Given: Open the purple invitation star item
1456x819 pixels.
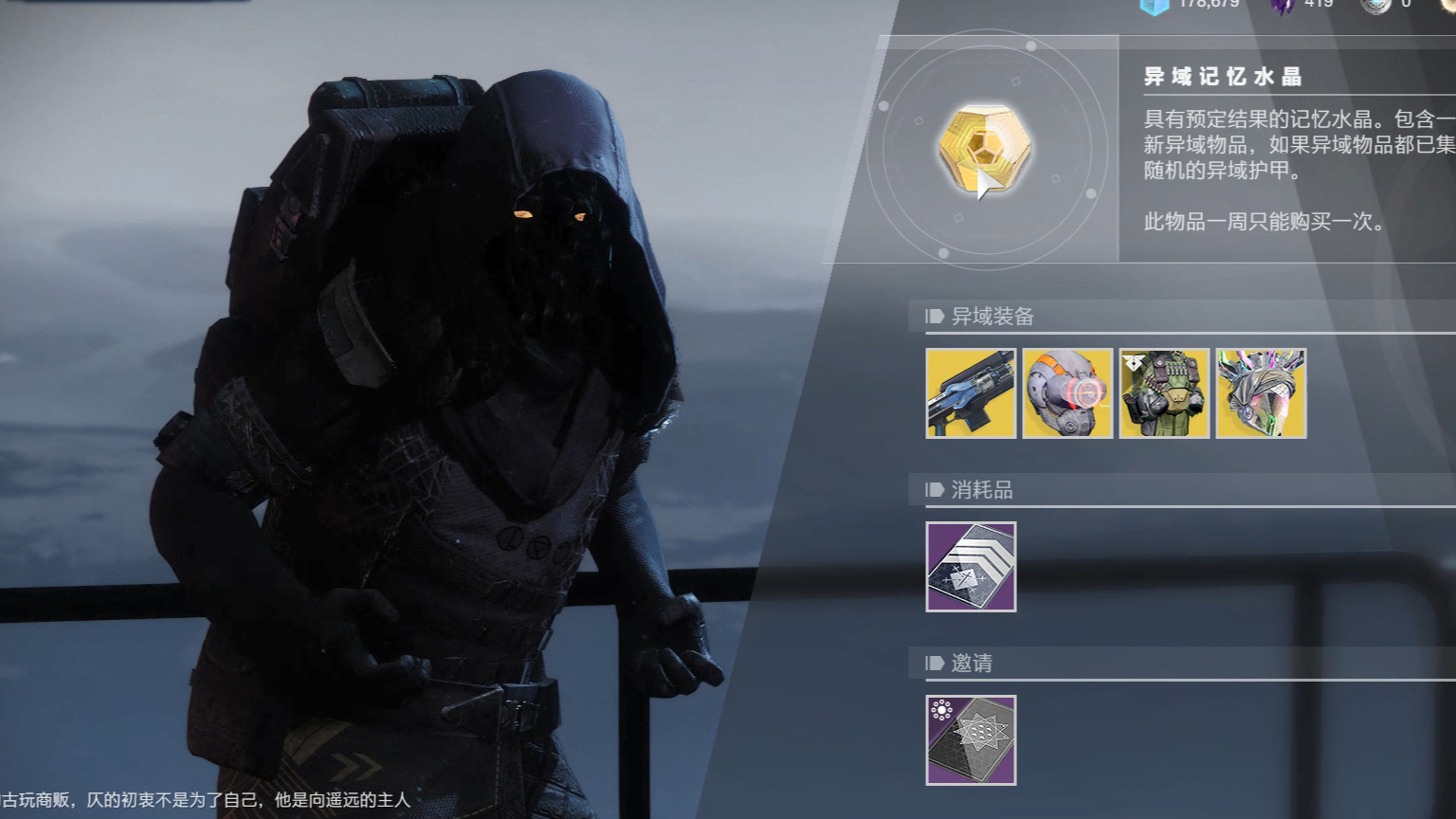Looking at the screenshot, I should pos(971,740).
